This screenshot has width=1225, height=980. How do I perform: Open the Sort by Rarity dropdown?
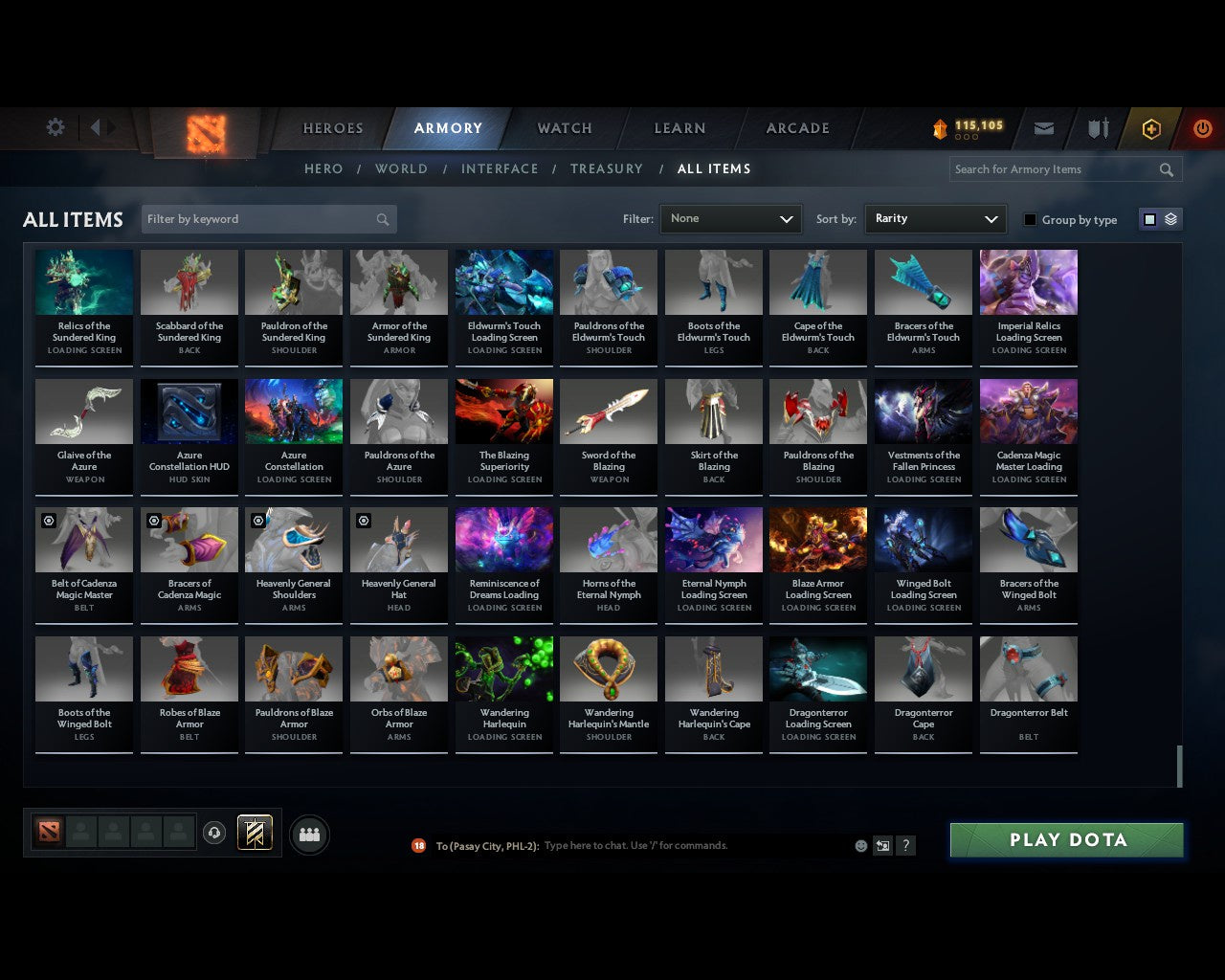(935, 219)
